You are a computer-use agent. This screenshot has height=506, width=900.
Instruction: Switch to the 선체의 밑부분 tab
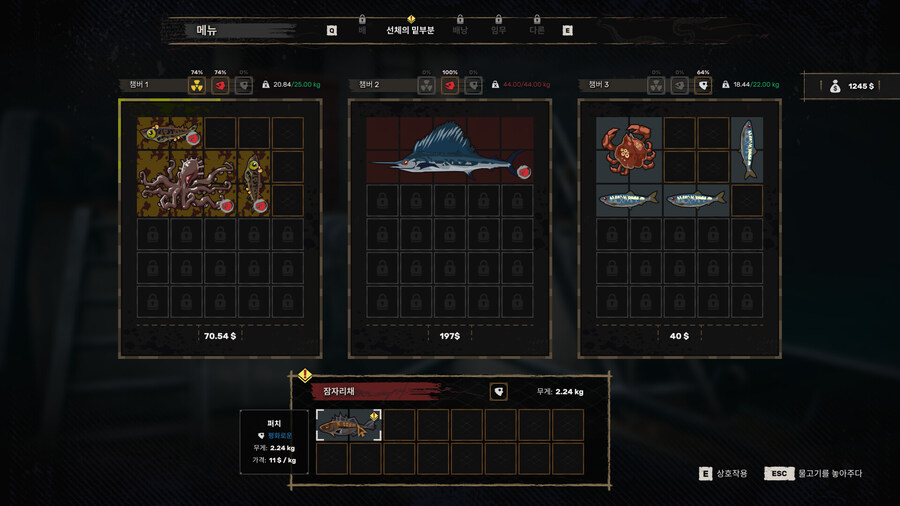pos(410,30)
